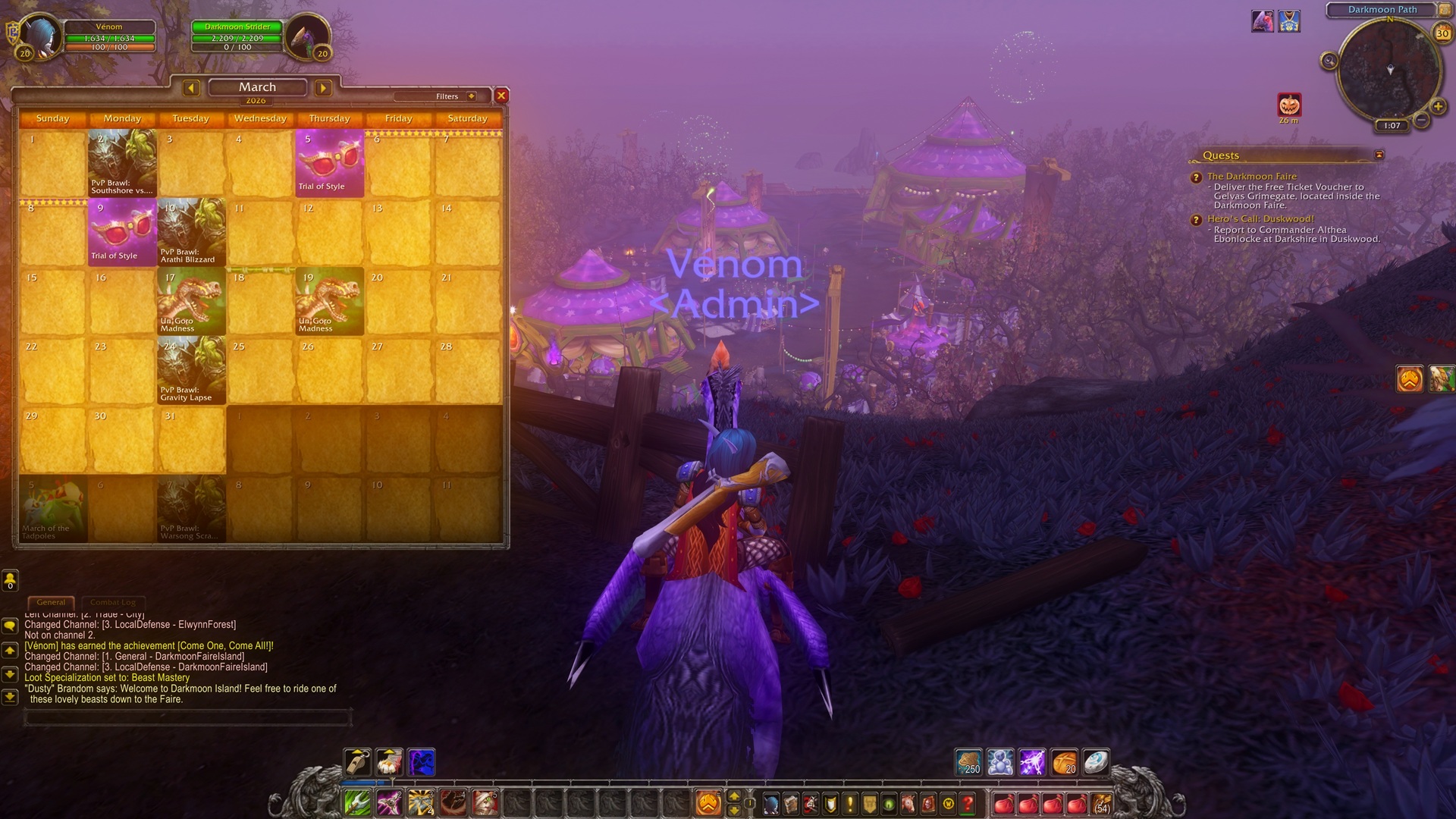Click the minimap zoom-in plus button

point(1438,106)
